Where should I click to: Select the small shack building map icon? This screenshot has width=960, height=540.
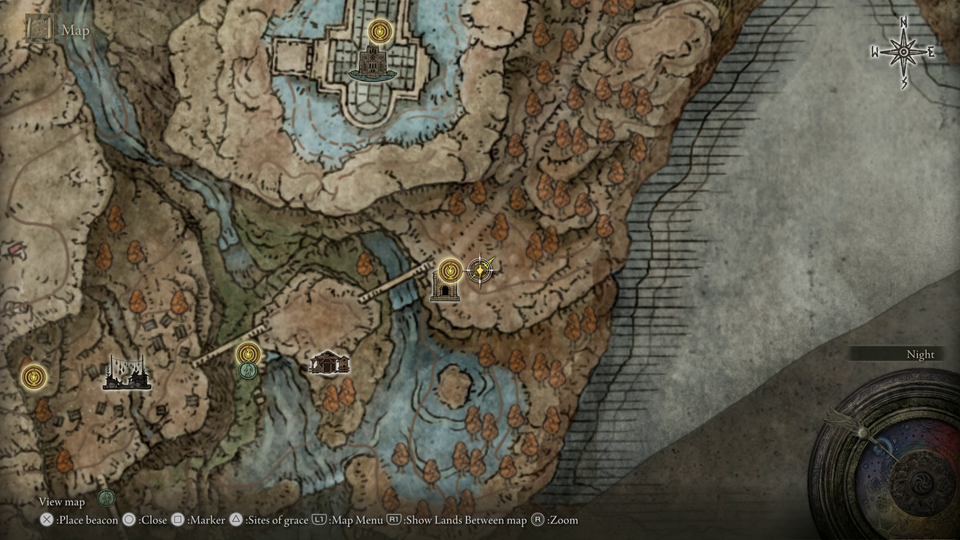[x=329, y=362]
